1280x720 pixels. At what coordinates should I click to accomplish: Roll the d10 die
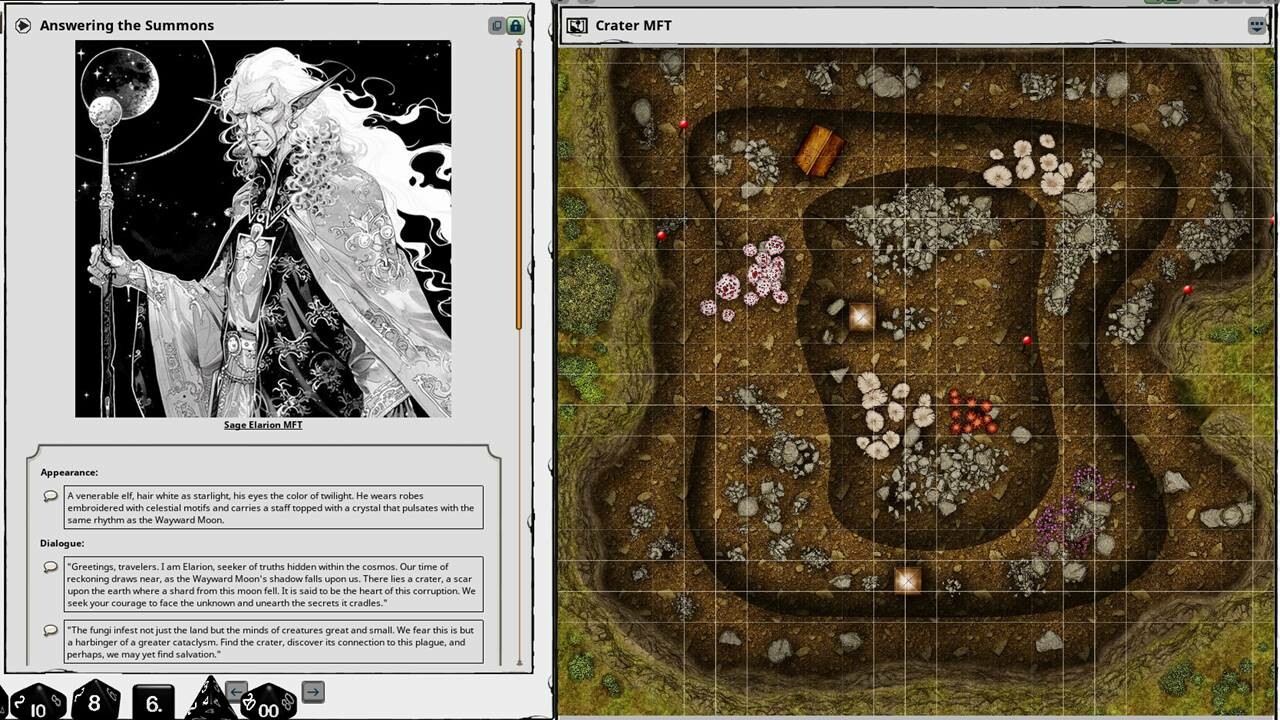coord(37,706)
